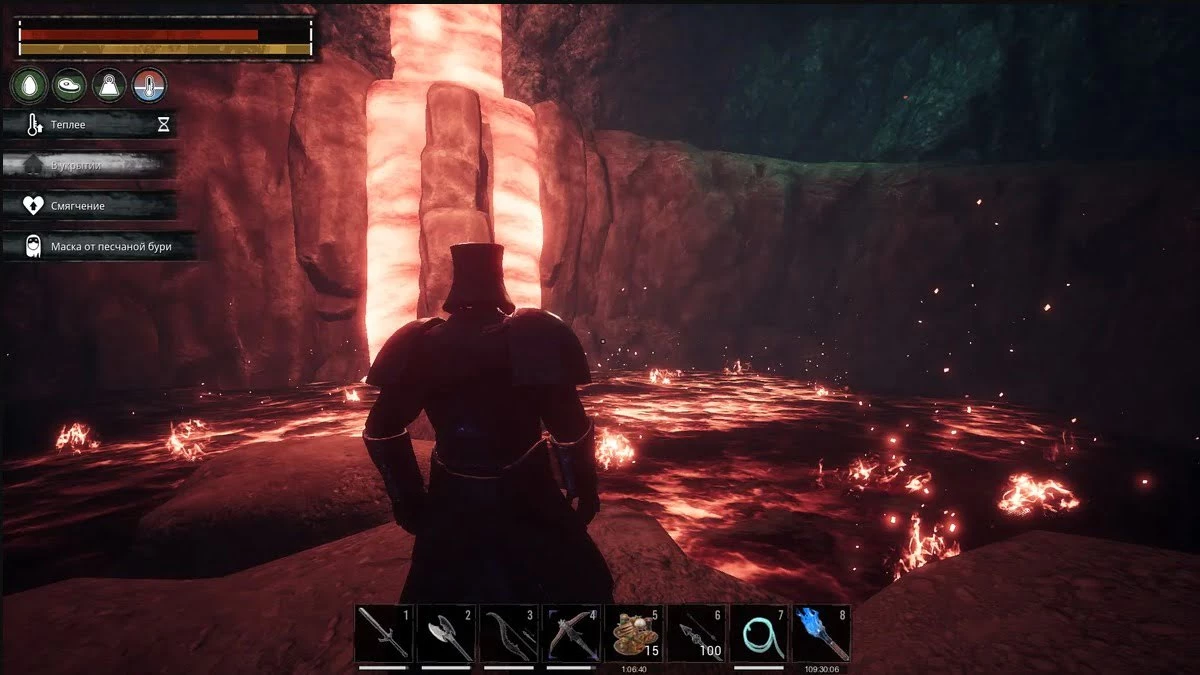Select the arrows stack of 100
Screen dimensions: 1200x675
(696, 633)
